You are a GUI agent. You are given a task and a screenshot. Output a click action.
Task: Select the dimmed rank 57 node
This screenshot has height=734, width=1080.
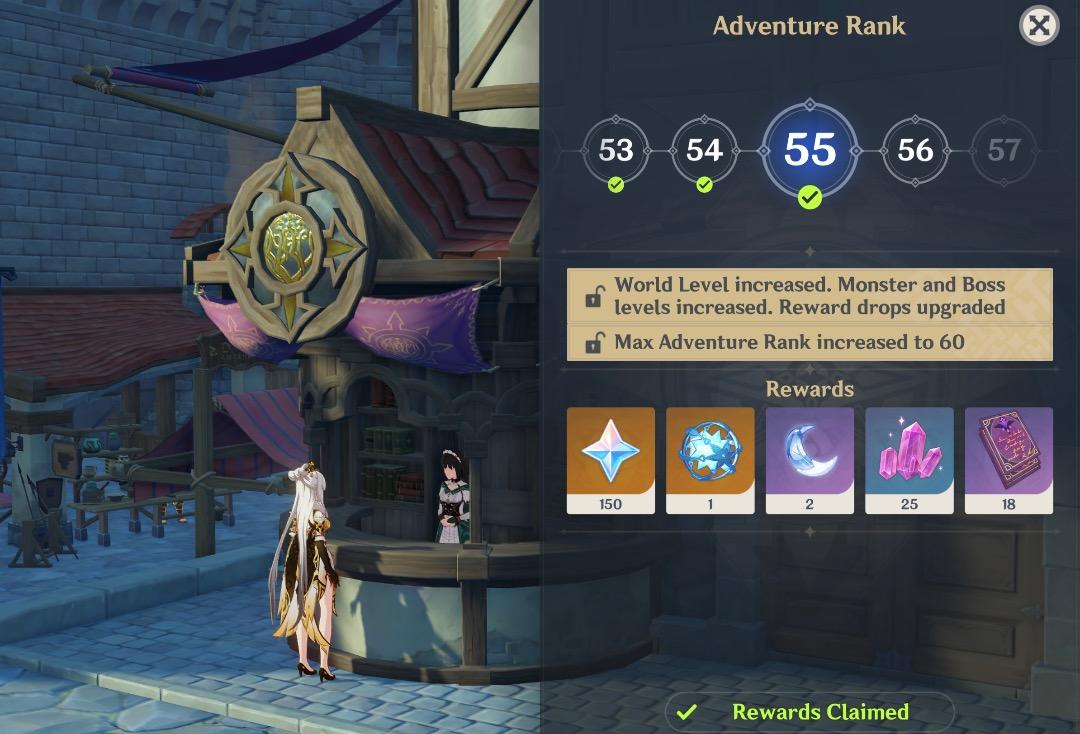pyautogui.click(x=1003, y=151)
